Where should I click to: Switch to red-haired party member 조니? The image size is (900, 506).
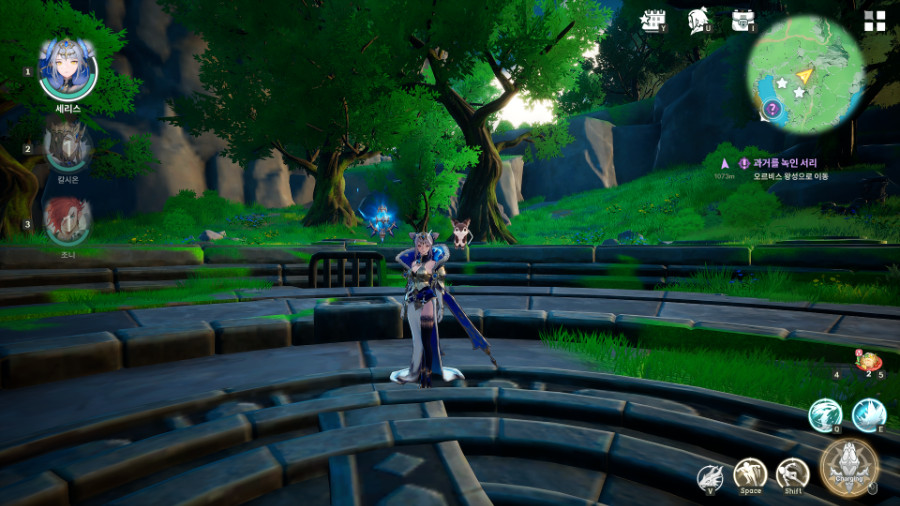68,221
